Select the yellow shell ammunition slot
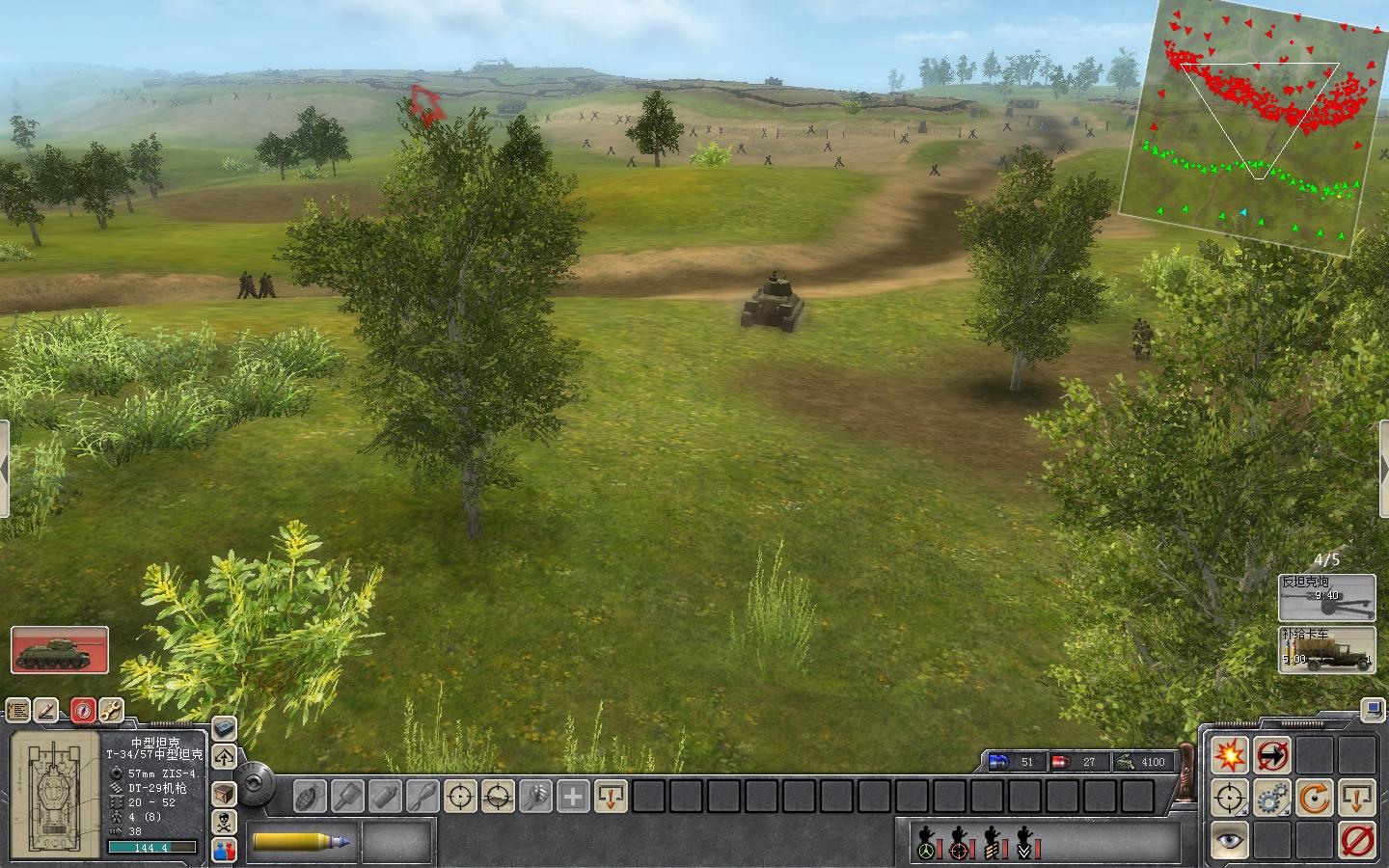Viewport: 1389px width, 868px height. (302, 841)
